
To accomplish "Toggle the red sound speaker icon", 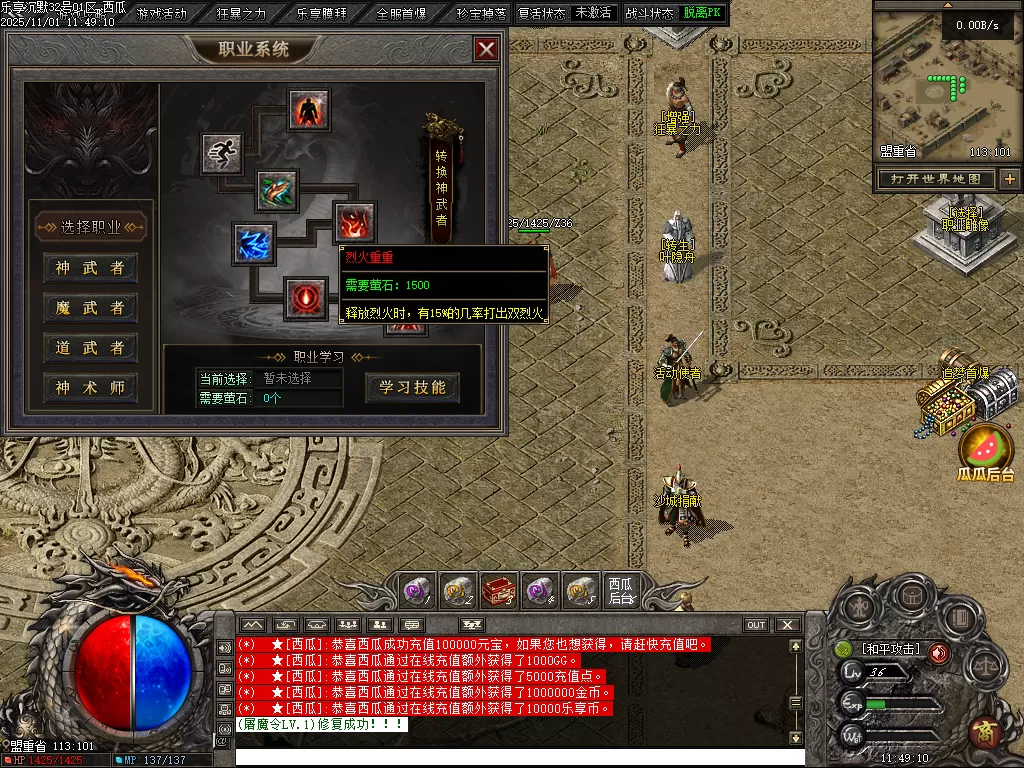I will (939, 653).
